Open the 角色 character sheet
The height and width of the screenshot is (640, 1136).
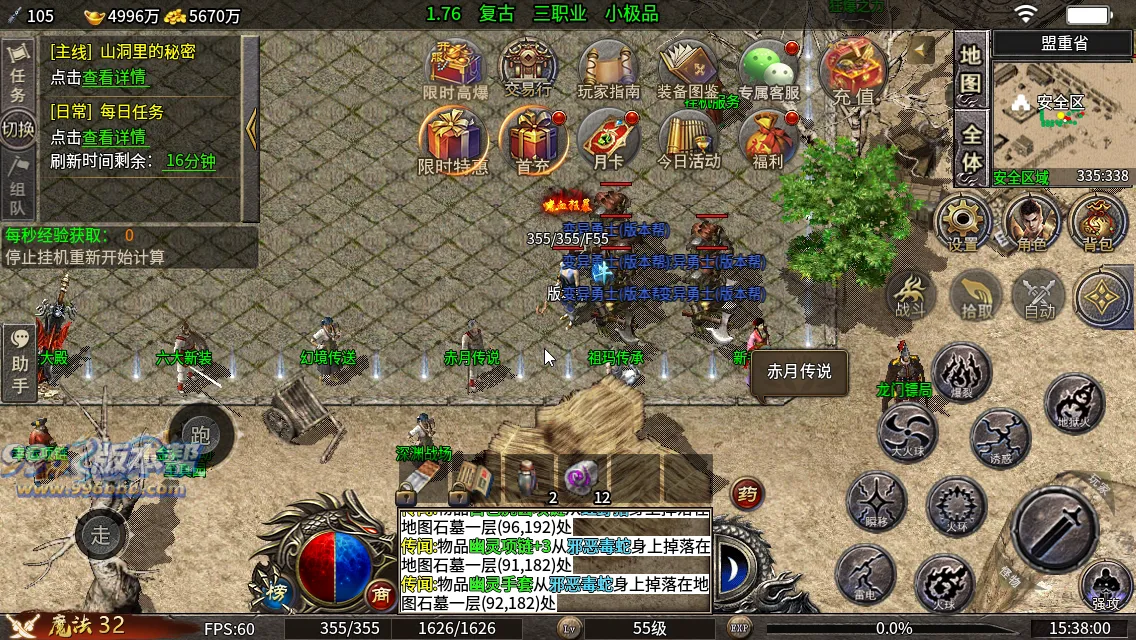click(x=1032, y=222)
